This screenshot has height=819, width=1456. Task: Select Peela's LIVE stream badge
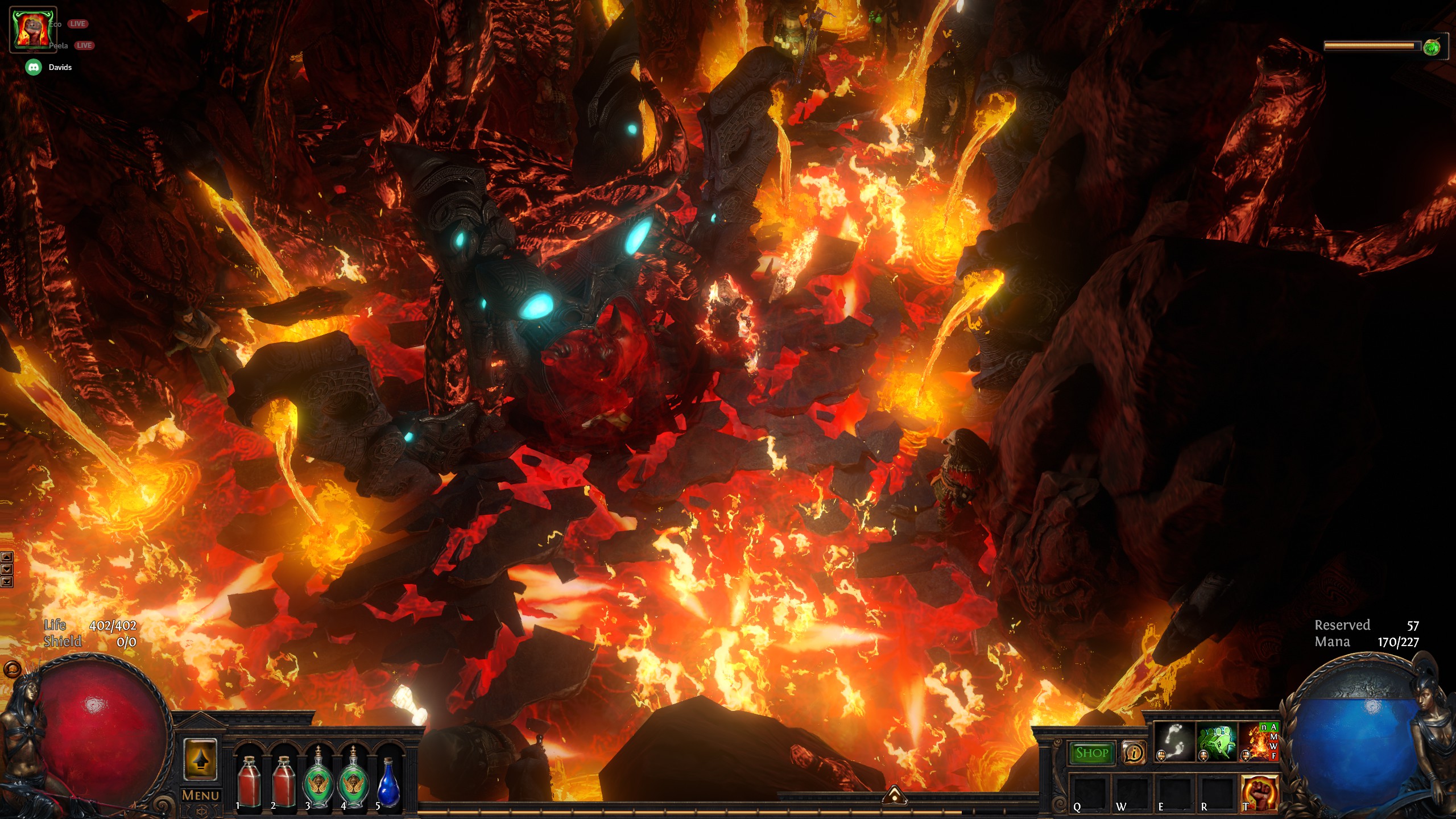click(84, 45)
